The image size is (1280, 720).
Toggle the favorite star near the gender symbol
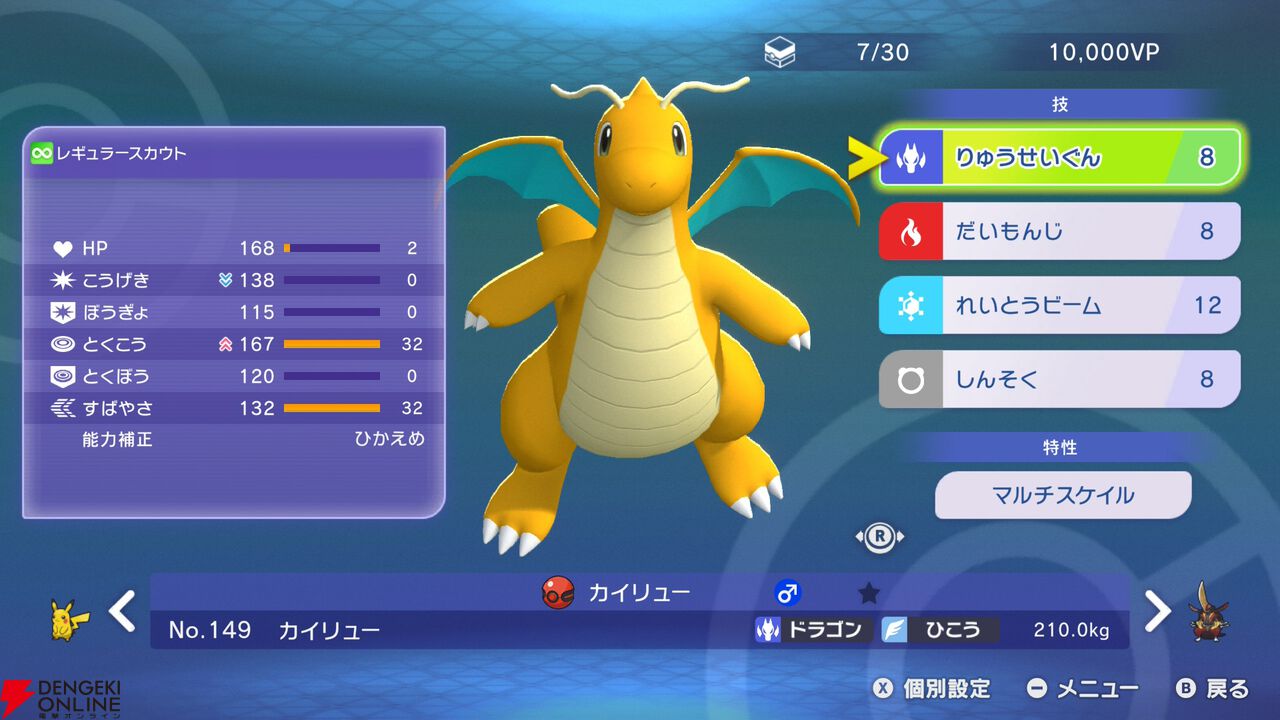click(x=868, y=592)
